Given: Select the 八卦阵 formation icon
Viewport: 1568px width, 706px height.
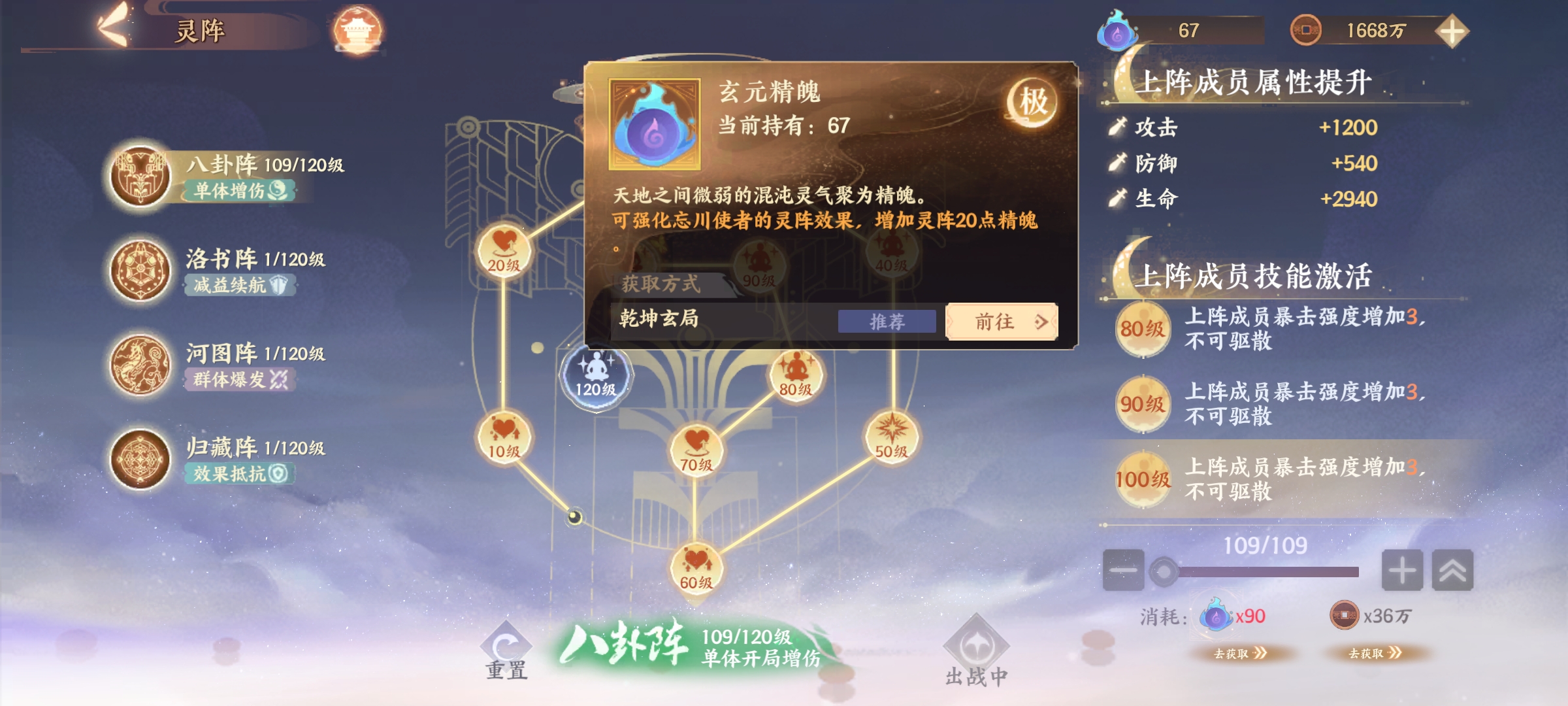Looking at the screenshot, I should 140,176.
